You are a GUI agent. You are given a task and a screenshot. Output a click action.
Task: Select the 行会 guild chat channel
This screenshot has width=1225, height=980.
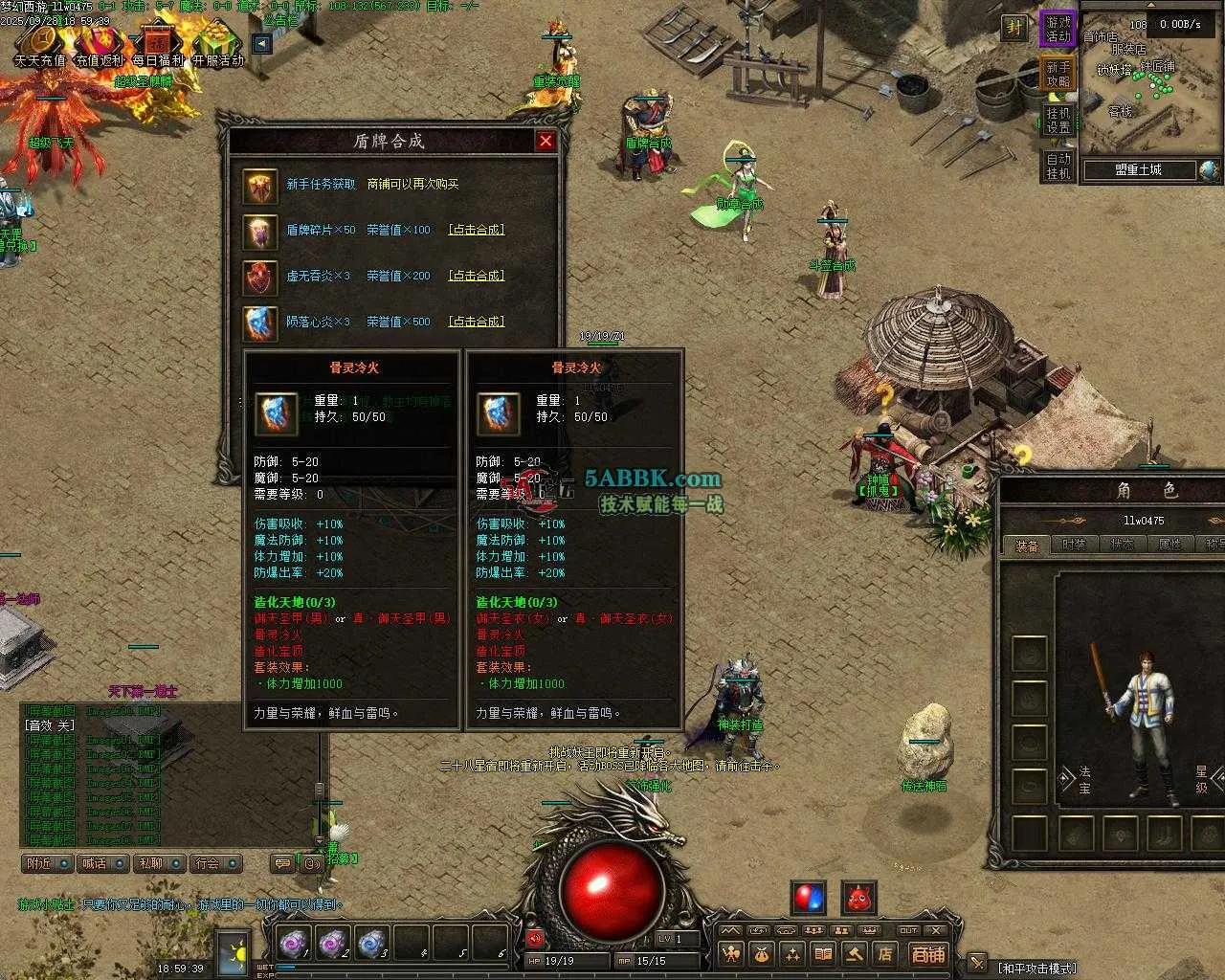215,863
